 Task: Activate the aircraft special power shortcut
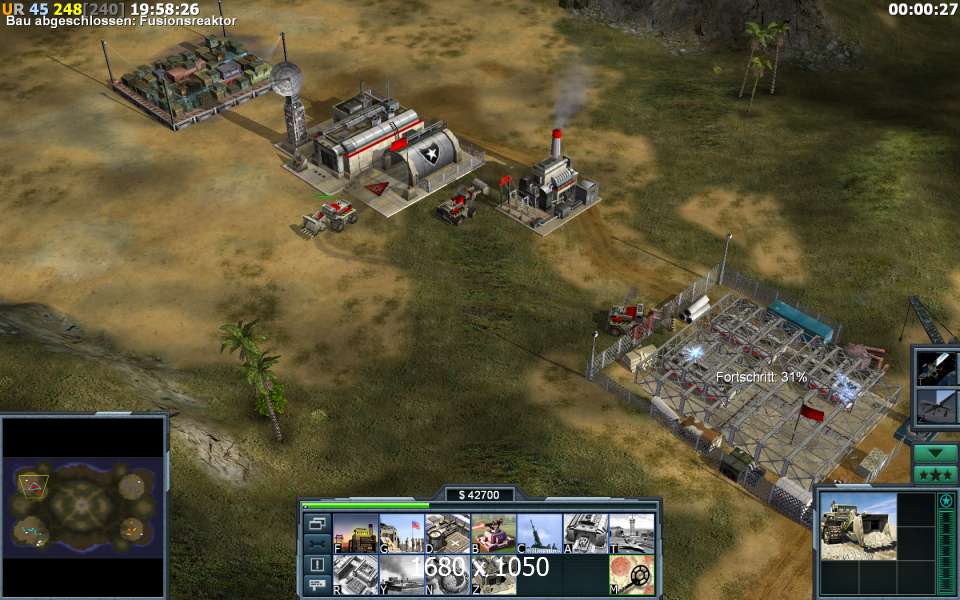pos(938,406)
